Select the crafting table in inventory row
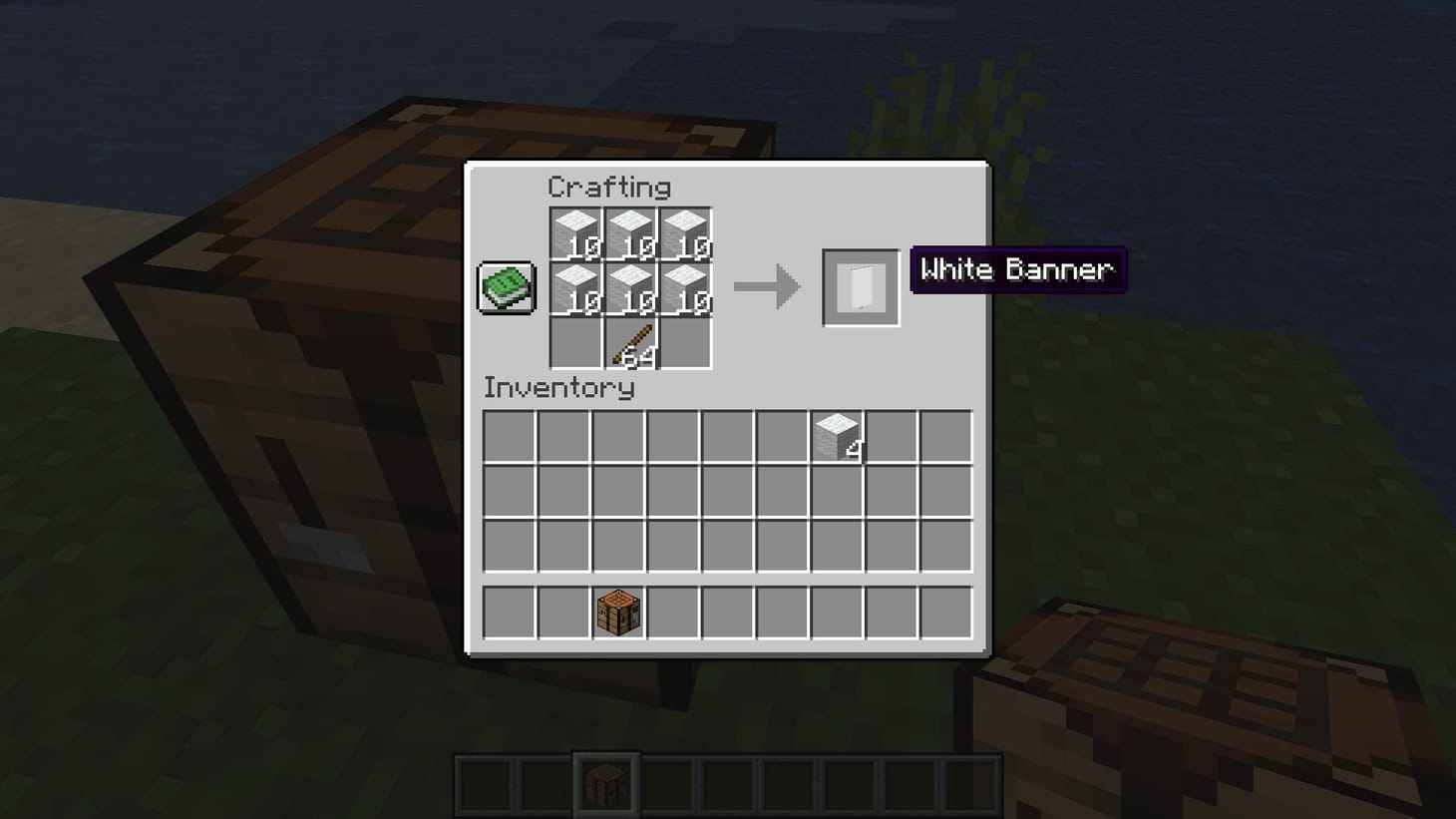The width and height of the screenshot is (1456, 819). tap(617, 611)
